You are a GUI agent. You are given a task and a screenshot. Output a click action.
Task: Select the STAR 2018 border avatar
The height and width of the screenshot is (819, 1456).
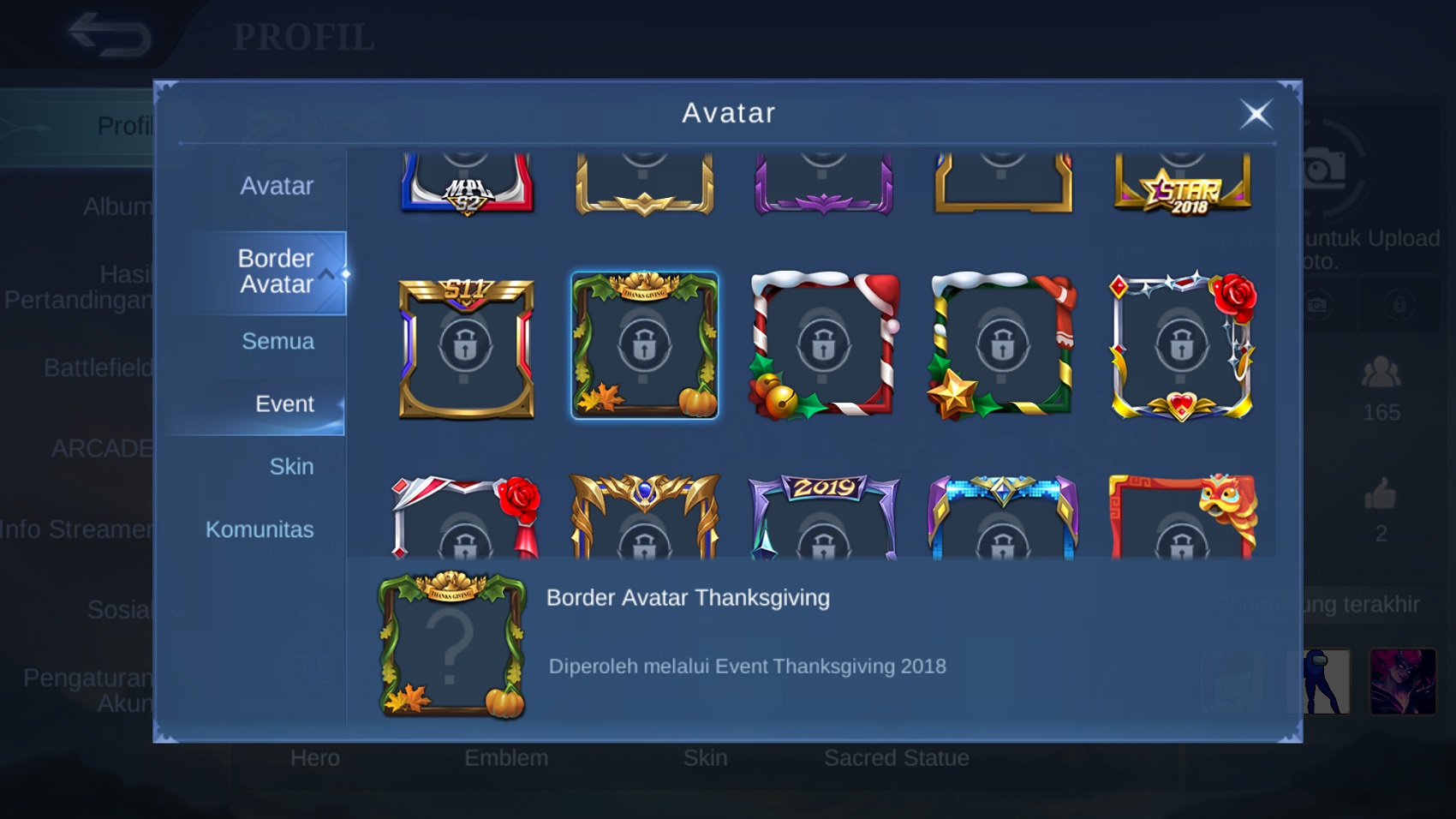pos(1182,184)
